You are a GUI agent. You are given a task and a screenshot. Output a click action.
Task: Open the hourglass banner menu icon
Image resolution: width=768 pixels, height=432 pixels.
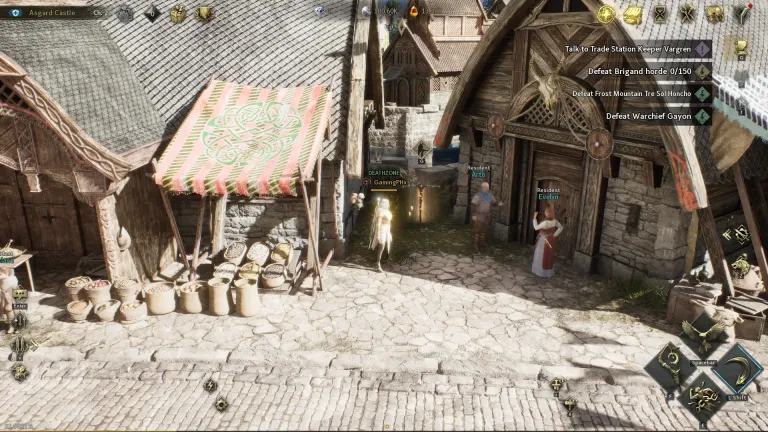660,14
